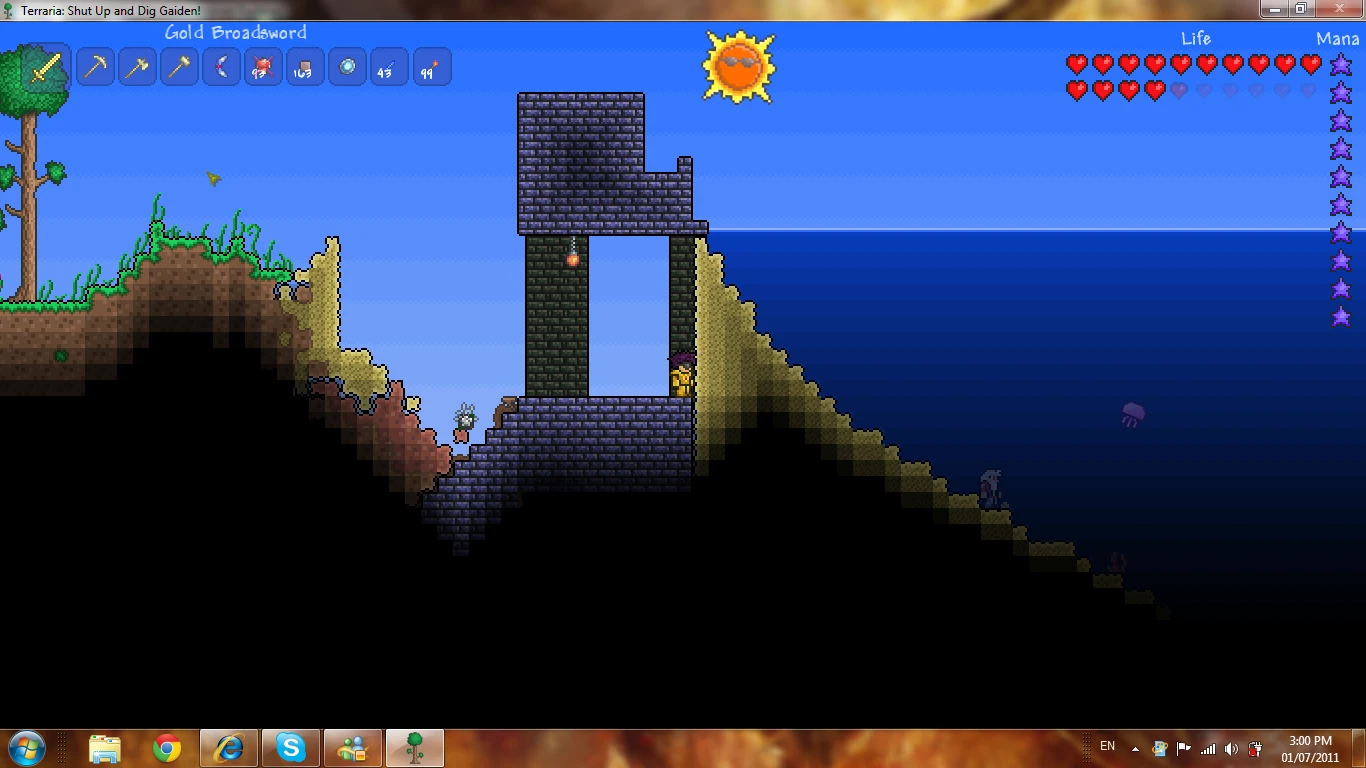Select the axe in the hotbar
Viewport: 1366px width, 768px height.
137,66
